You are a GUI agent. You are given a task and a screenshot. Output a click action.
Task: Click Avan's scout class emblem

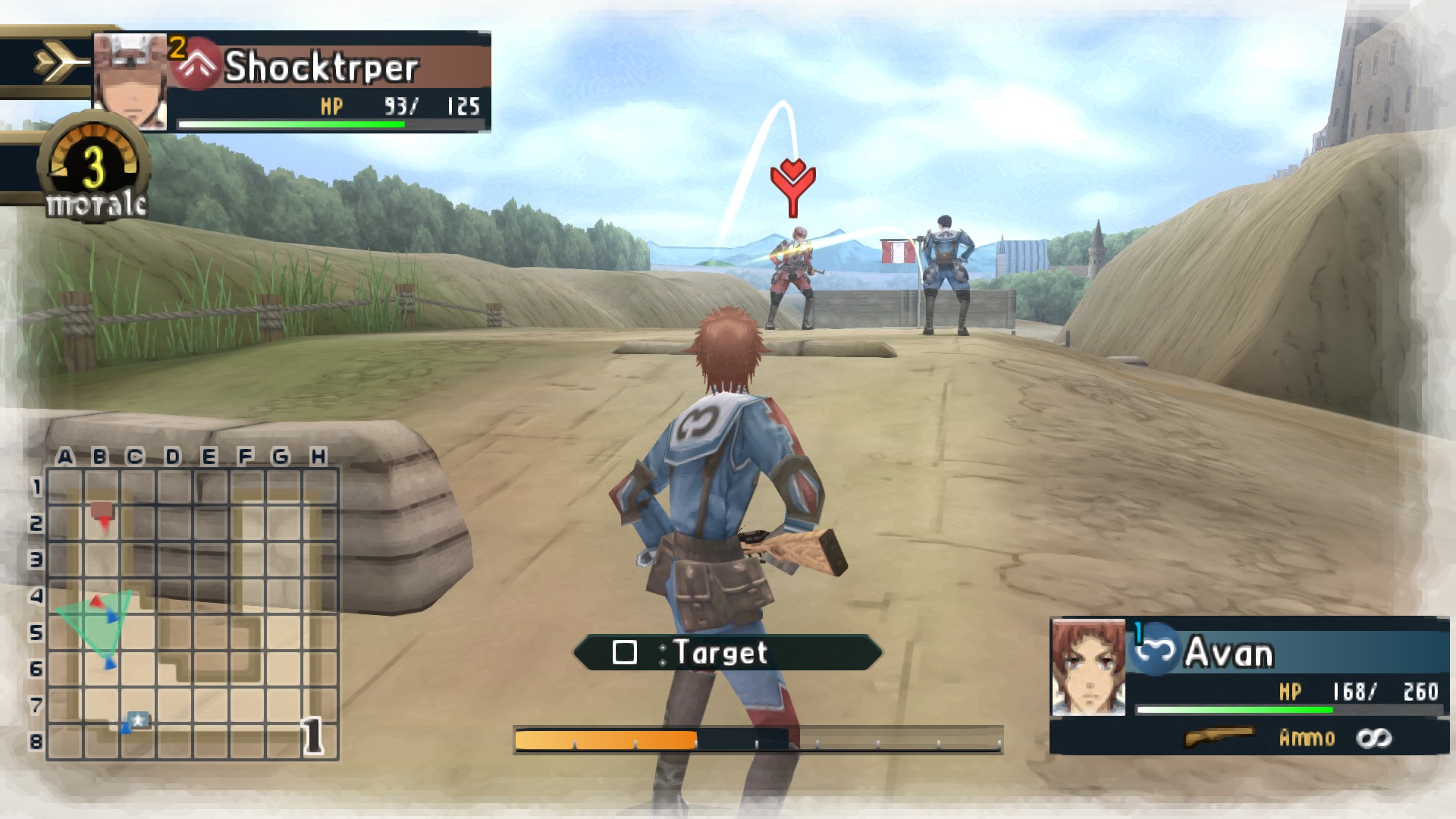(x=1155, y=651)
